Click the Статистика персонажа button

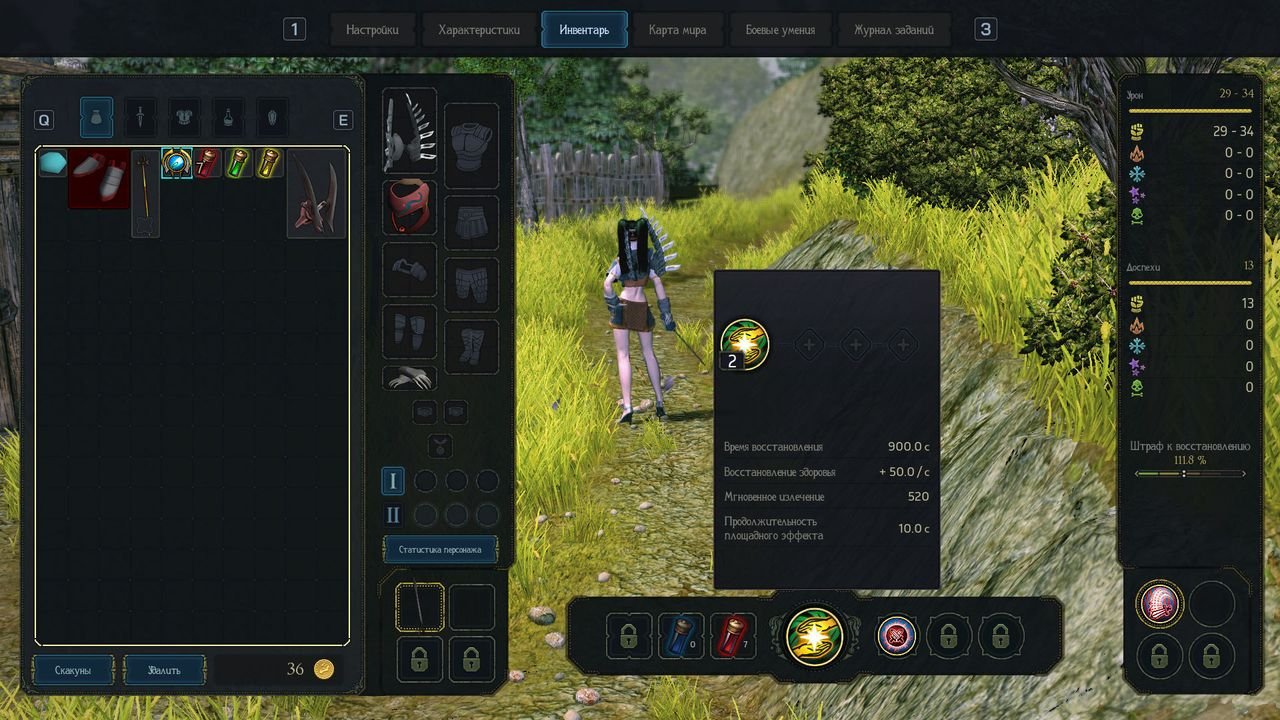440,549
